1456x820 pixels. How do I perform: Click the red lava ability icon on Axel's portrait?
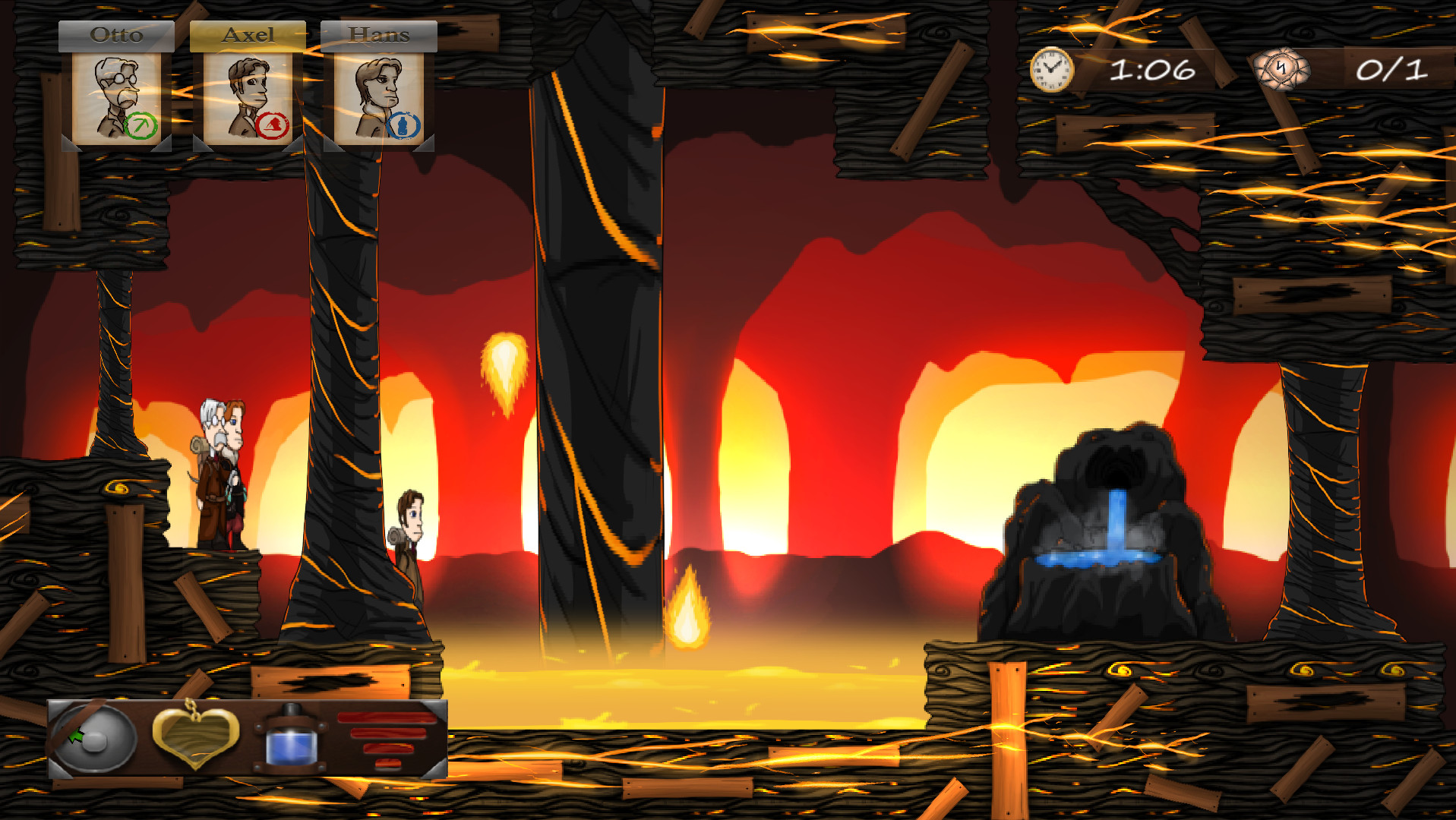coord(273,124)
